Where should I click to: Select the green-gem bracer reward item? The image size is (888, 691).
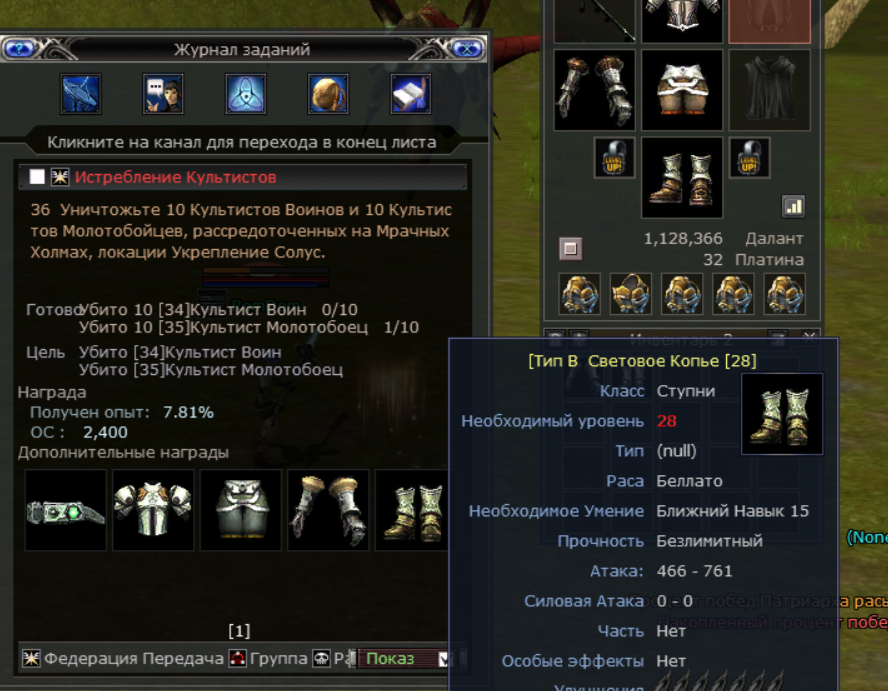tap(66, 510)
